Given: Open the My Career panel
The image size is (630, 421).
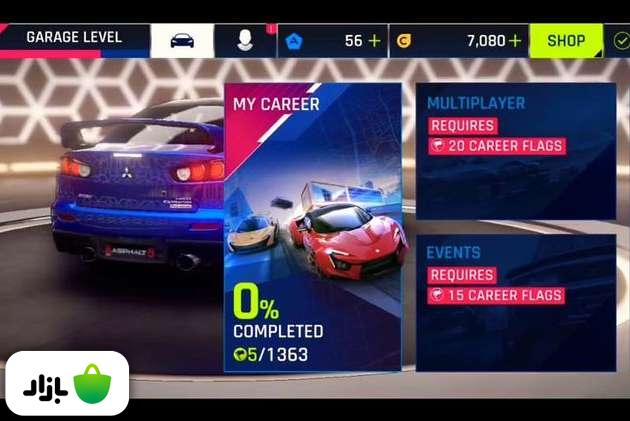Looking at the screenshot, I should (x=312, y=228).
